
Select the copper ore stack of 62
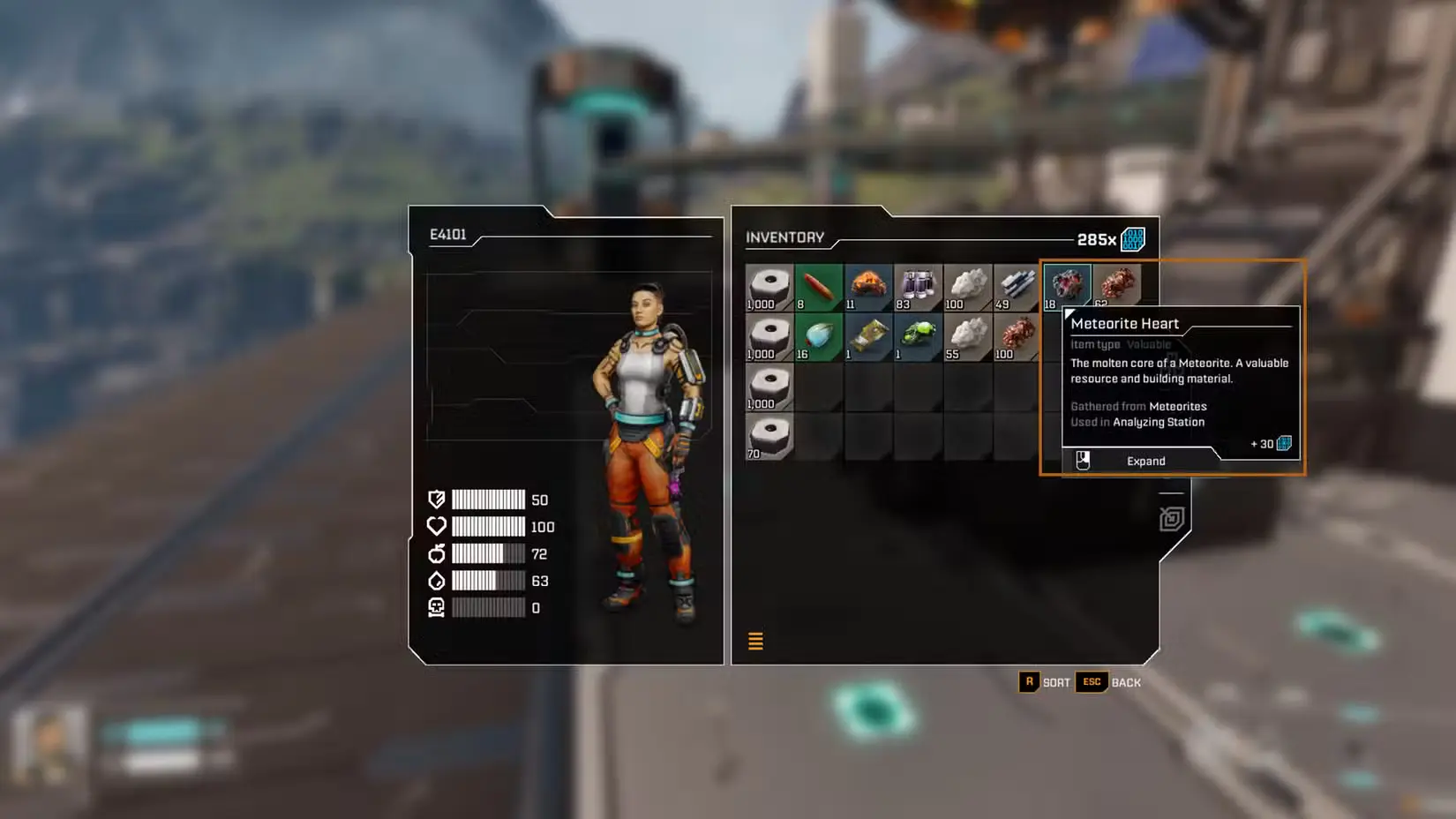point(1117,284)
